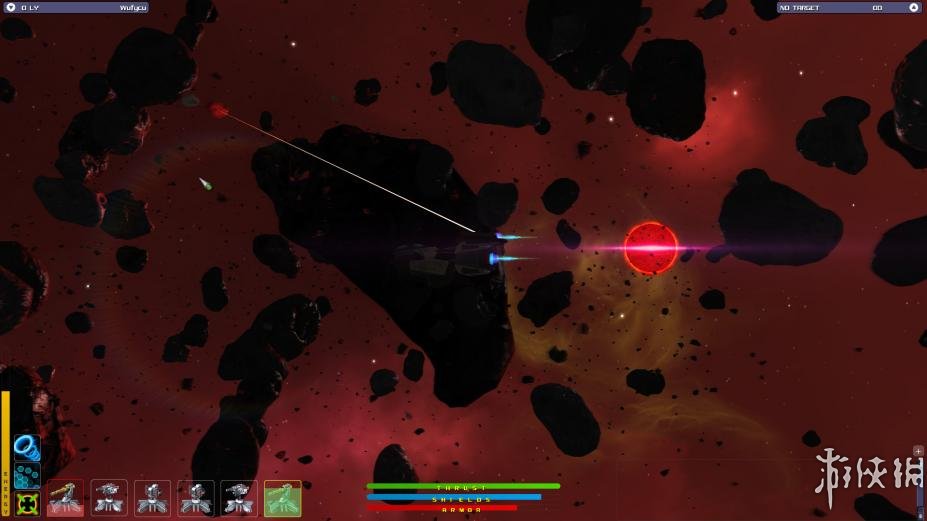This screenshot has height=521, width=927.
Task: Select the red-highlighted turret weapon slot
Action: tap(66, 498)
